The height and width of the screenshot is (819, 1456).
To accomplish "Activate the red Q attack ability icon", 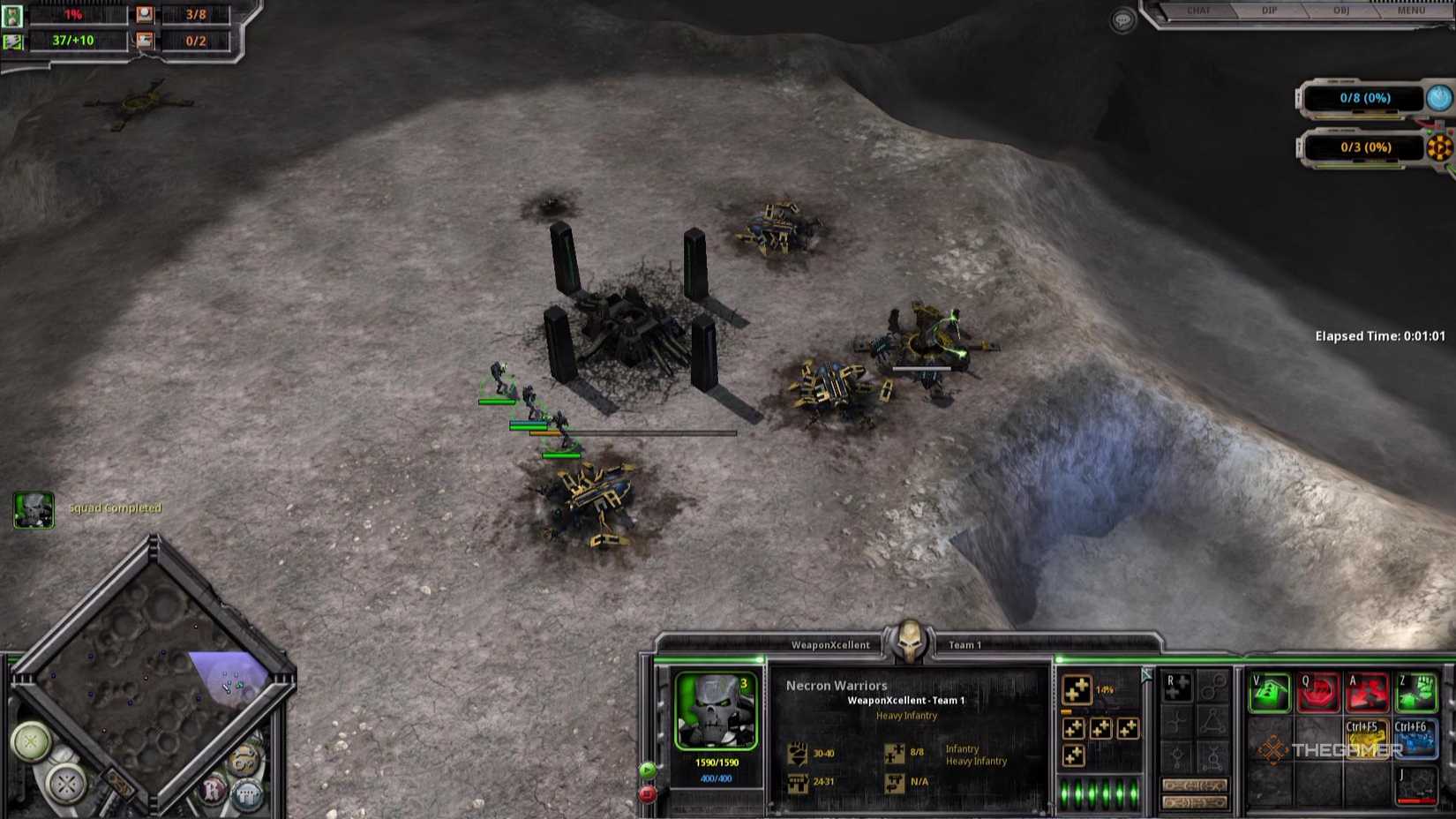I will point(1318,690).
